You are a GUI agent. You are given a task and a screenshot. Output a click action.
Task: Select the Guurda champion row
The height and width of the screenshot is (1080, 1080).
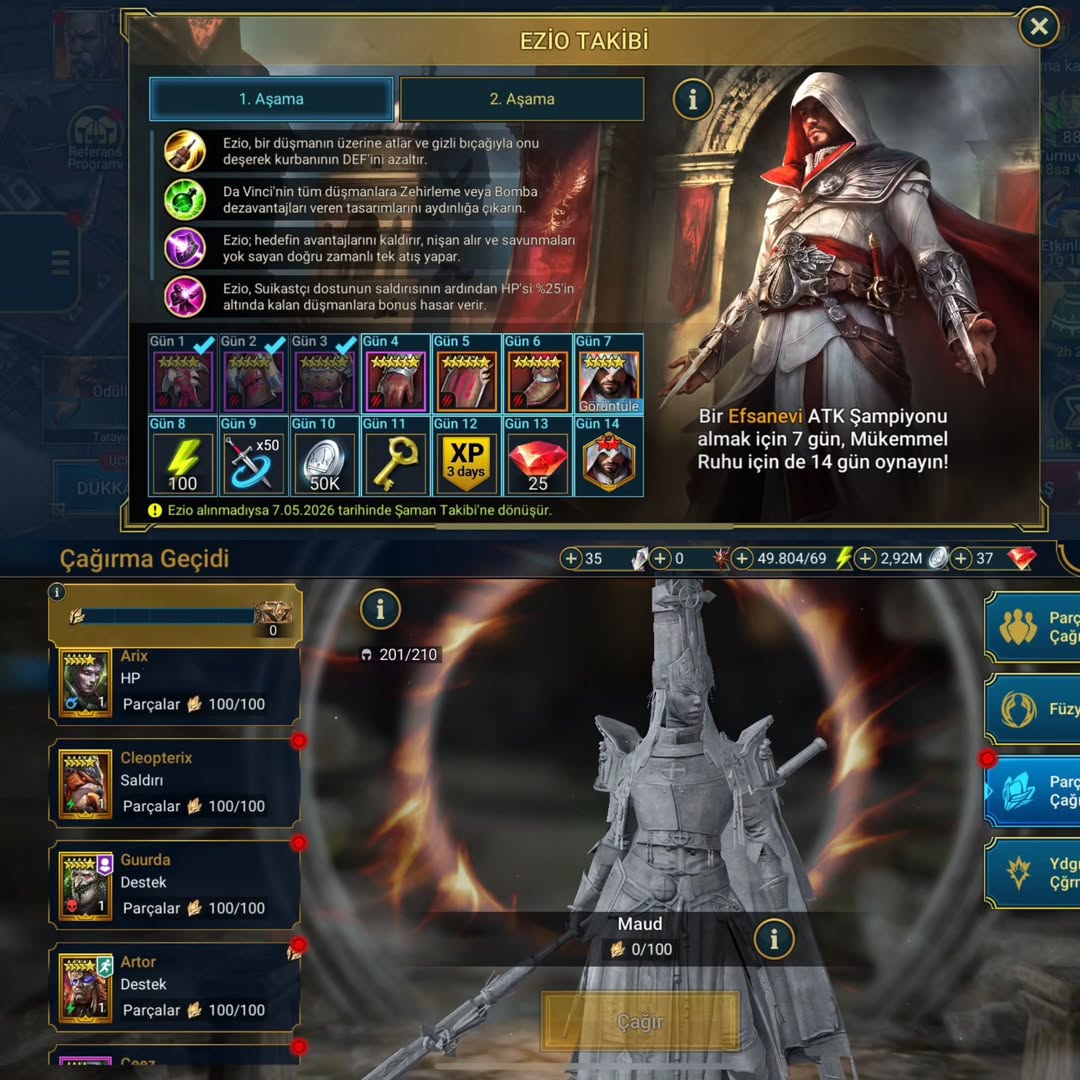[175, 885]
